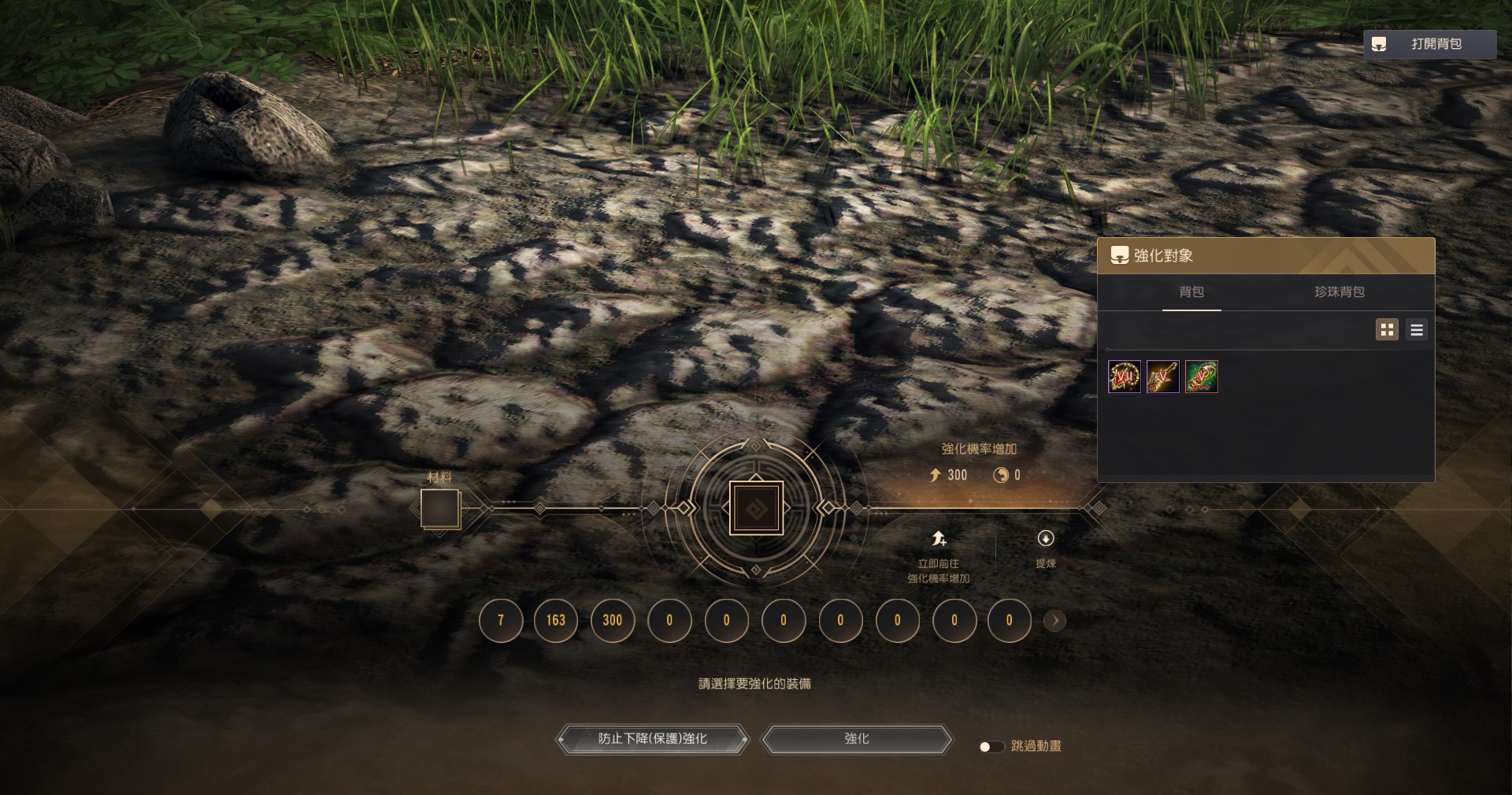Image resolution: width=1512 pixels, height=795 pixels.
Task: Switch to the 背包 tab
Action: pos(1191,292)
